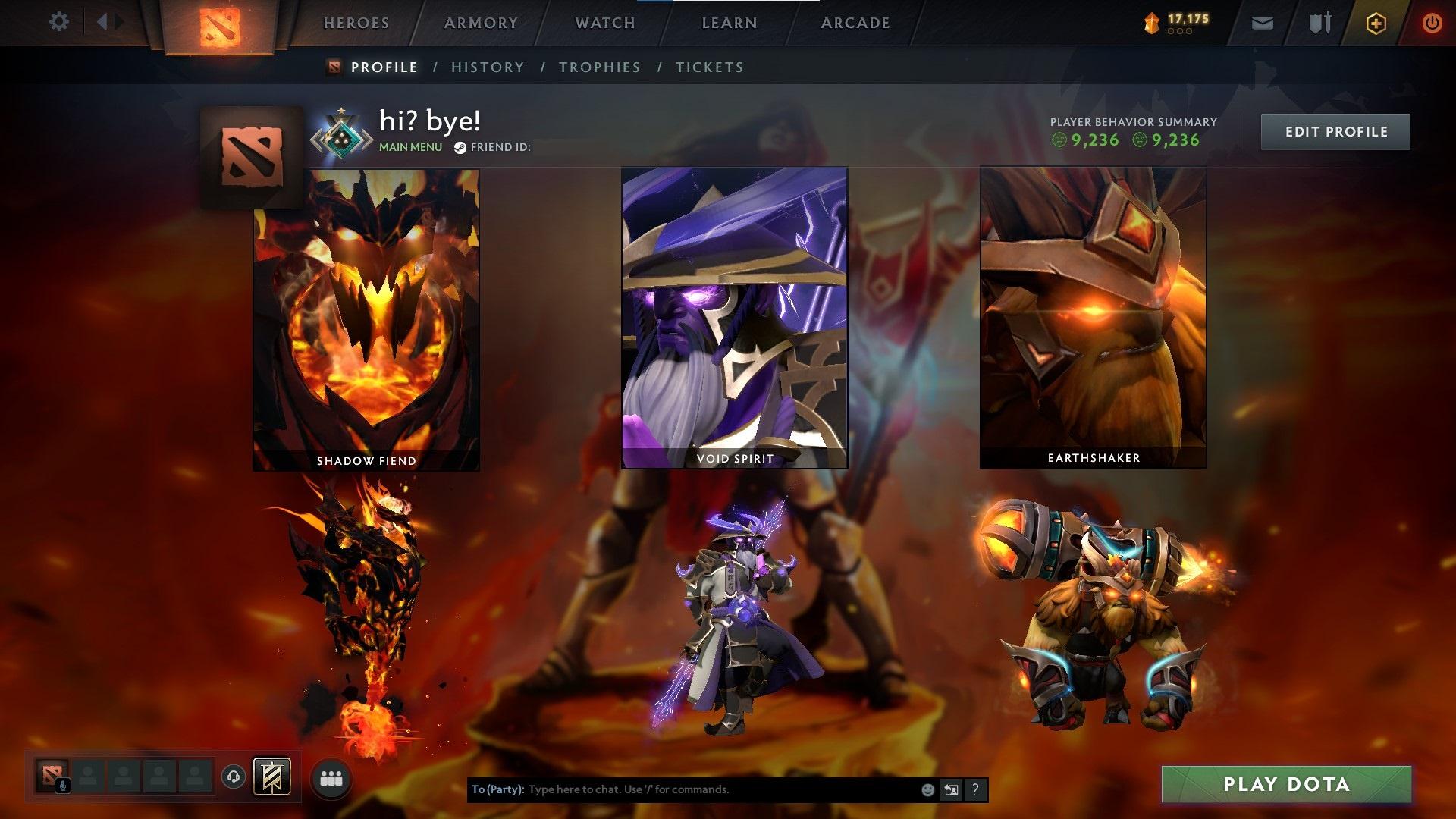Click the ? help button in the chat bar
The width and height of the screenshot is (1456, 819).
[x=974, y=789]
